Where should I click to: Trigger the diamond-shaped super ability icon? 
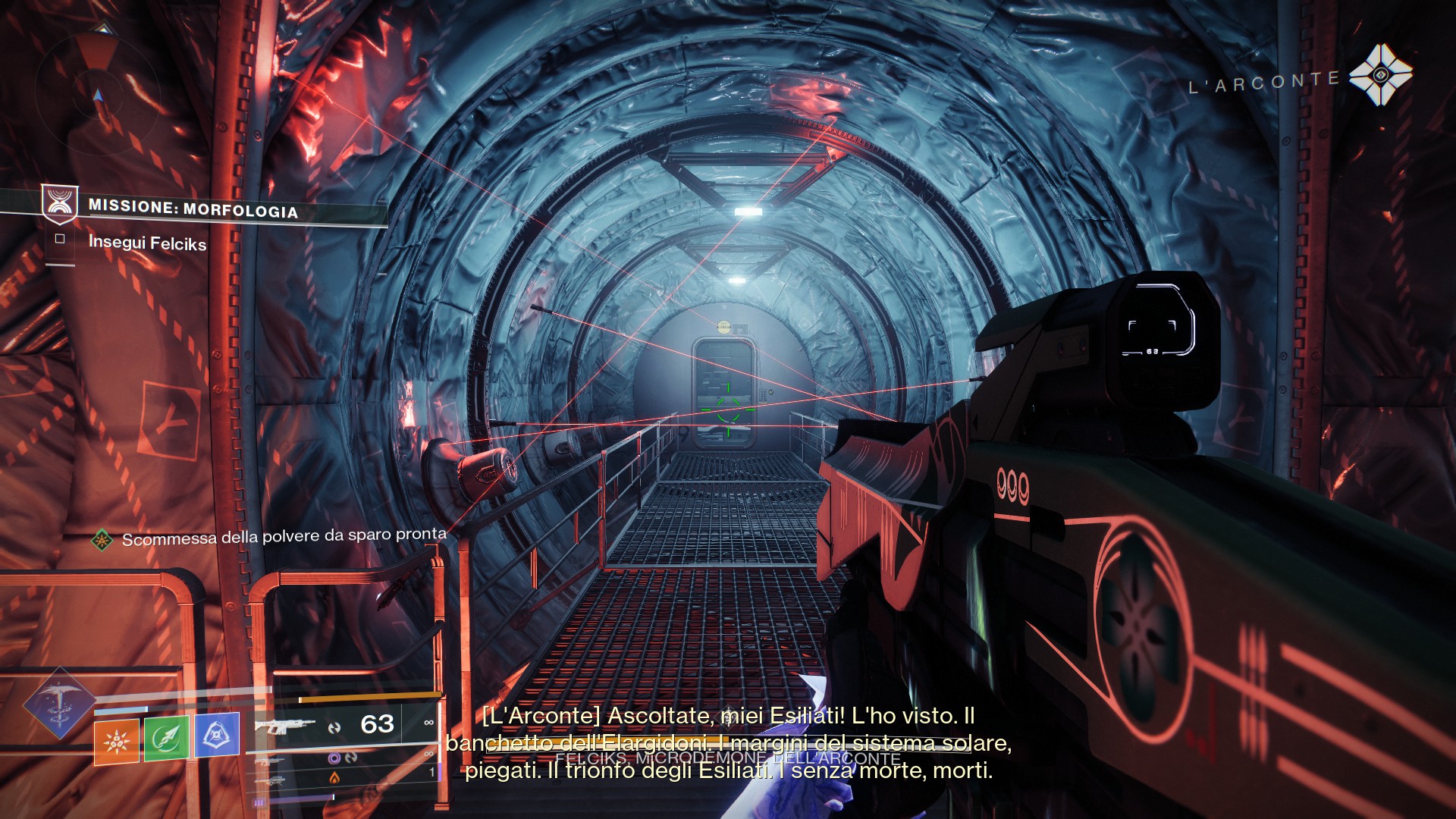pyautogui.click(x=59, y=704)
